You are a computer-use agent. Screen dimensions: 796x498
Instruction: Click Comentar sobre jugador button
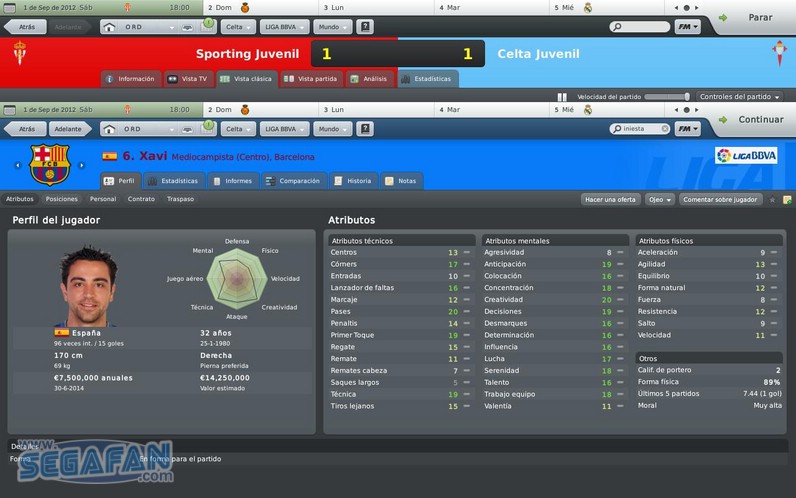719,199
